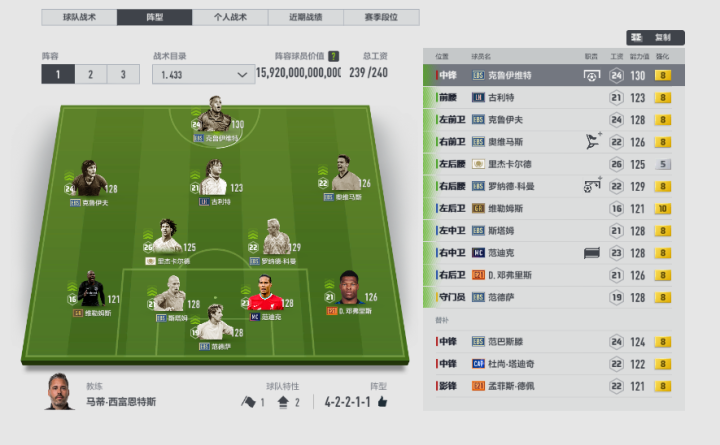Select substitute 范巴斯滕 in the list
This screenshot has width=720, height=445.
coord(554,342)
